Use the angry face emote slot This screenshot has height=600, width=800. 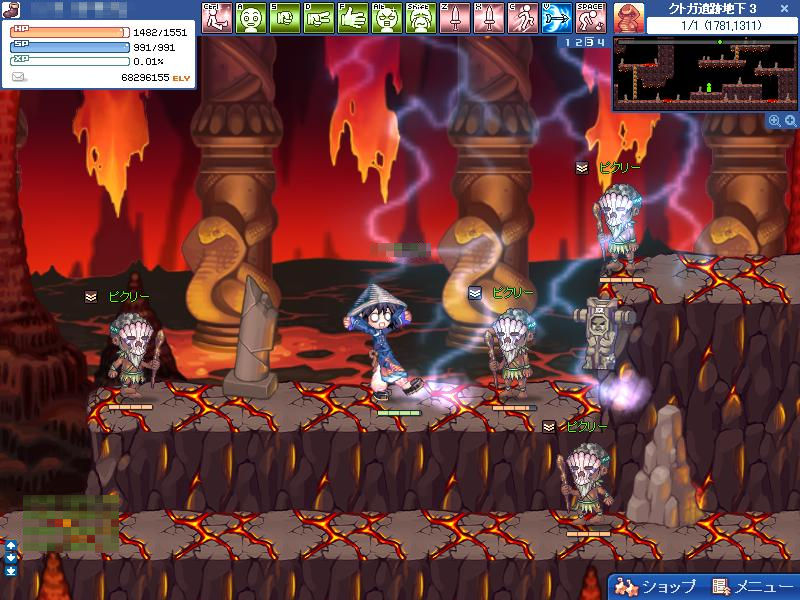[x=387, y=17]
